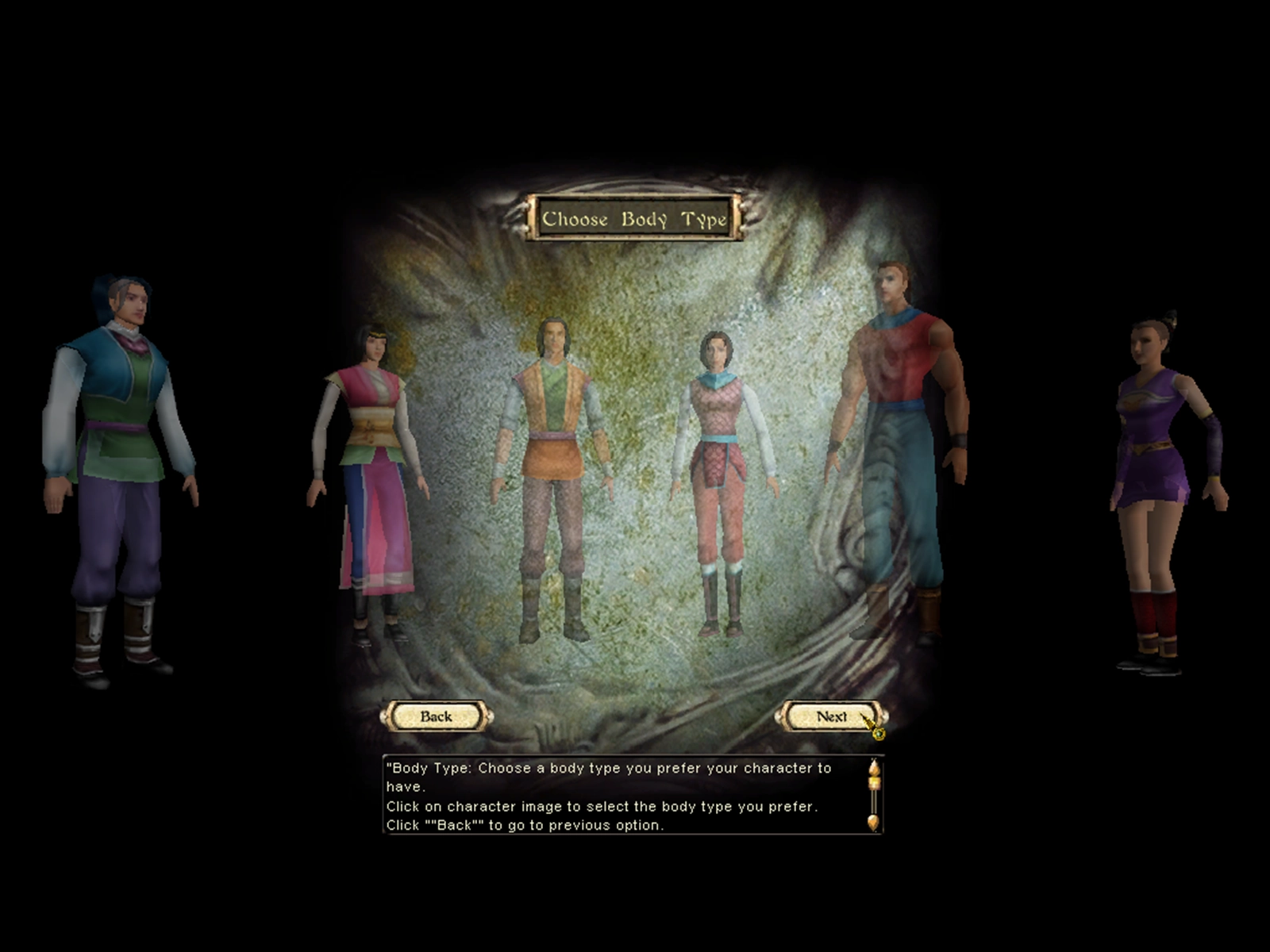Click the description box's scroll-down arrow
The image size is (1270, 952).
(x=874, y=823)
